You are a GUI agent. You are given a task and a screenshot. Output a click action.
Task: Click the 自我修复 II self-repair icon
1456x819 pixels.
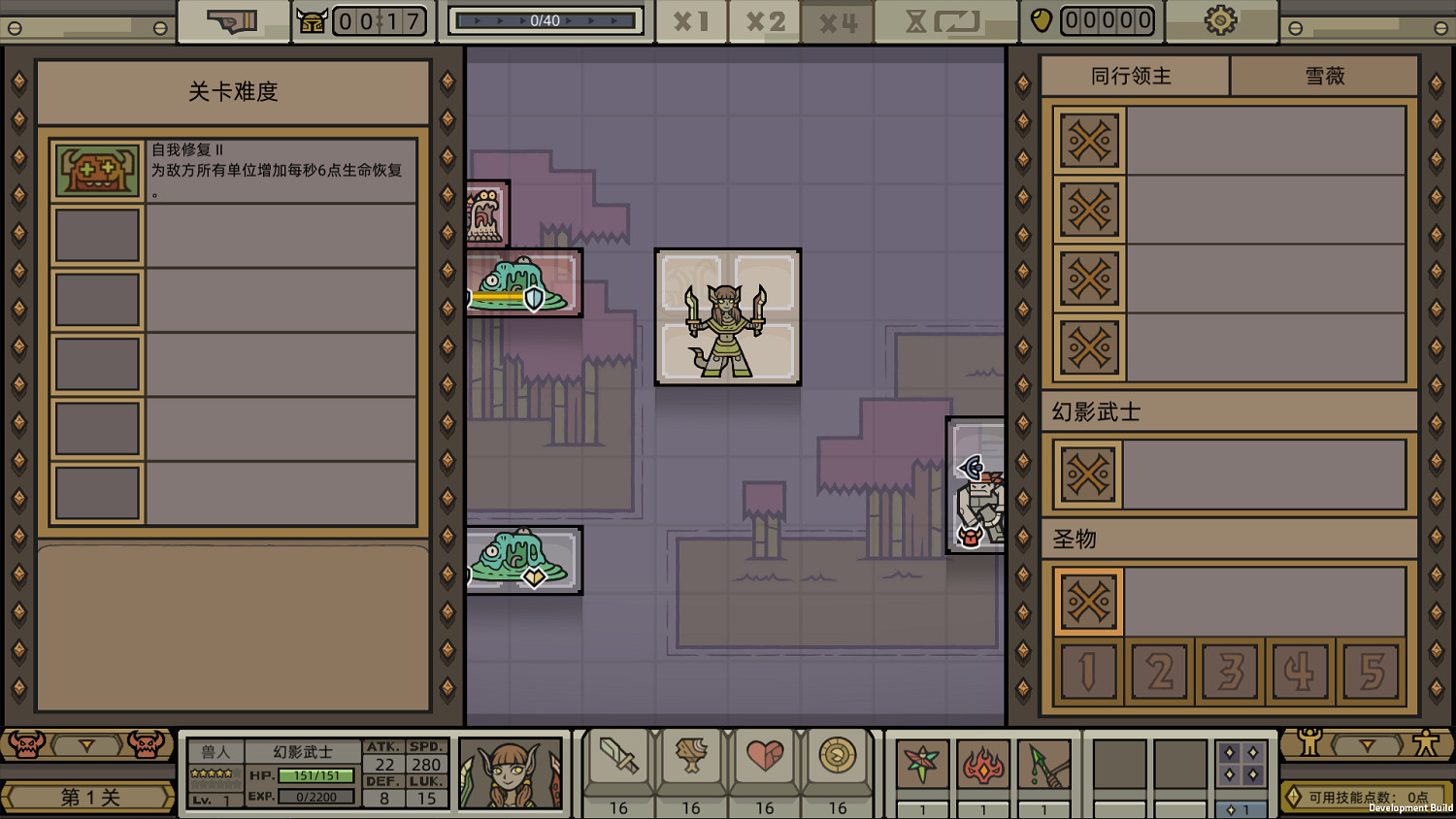point(97,170)
